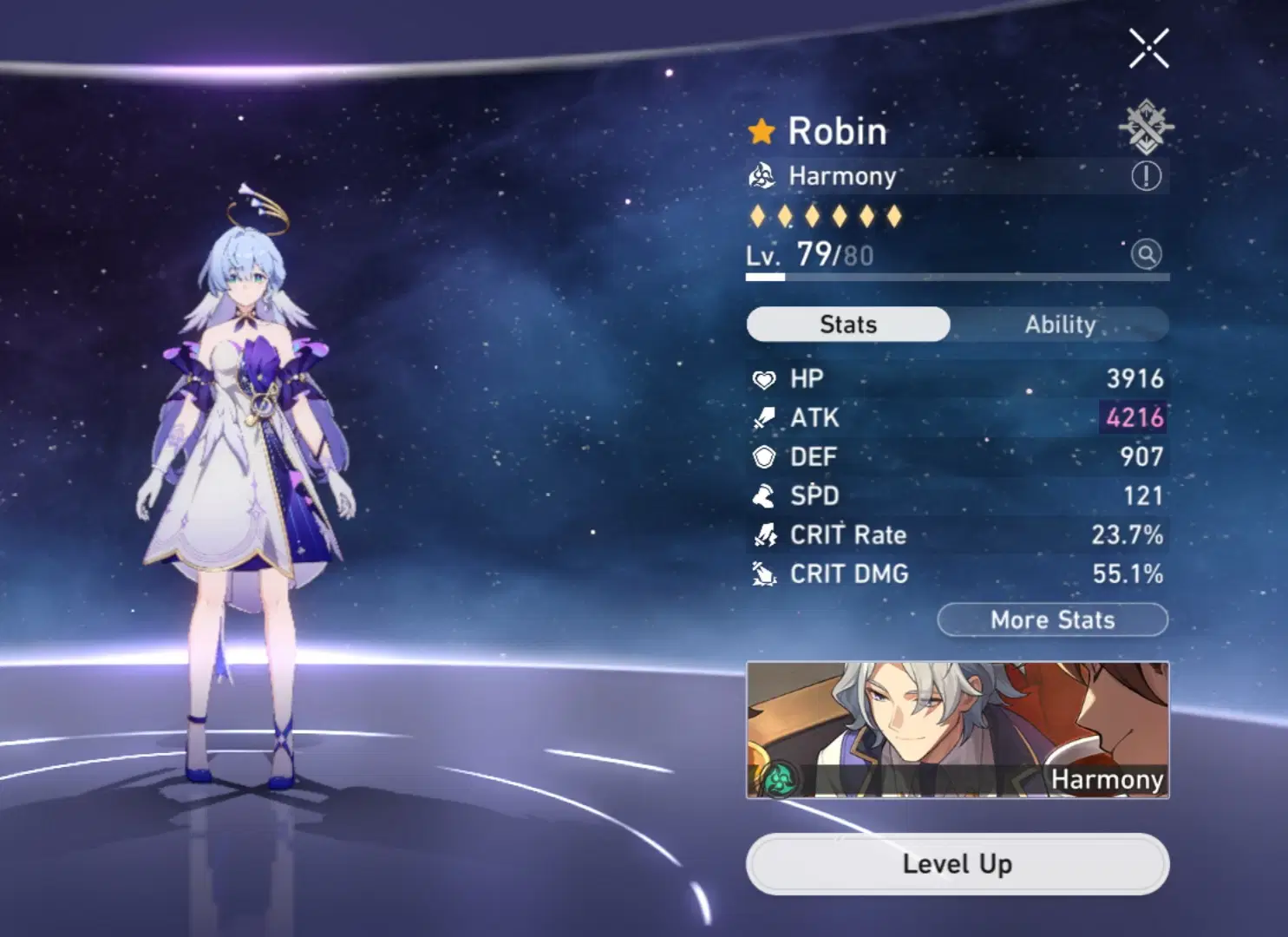
Task: Switch to the Ability tab
Action: point(1062,324)
